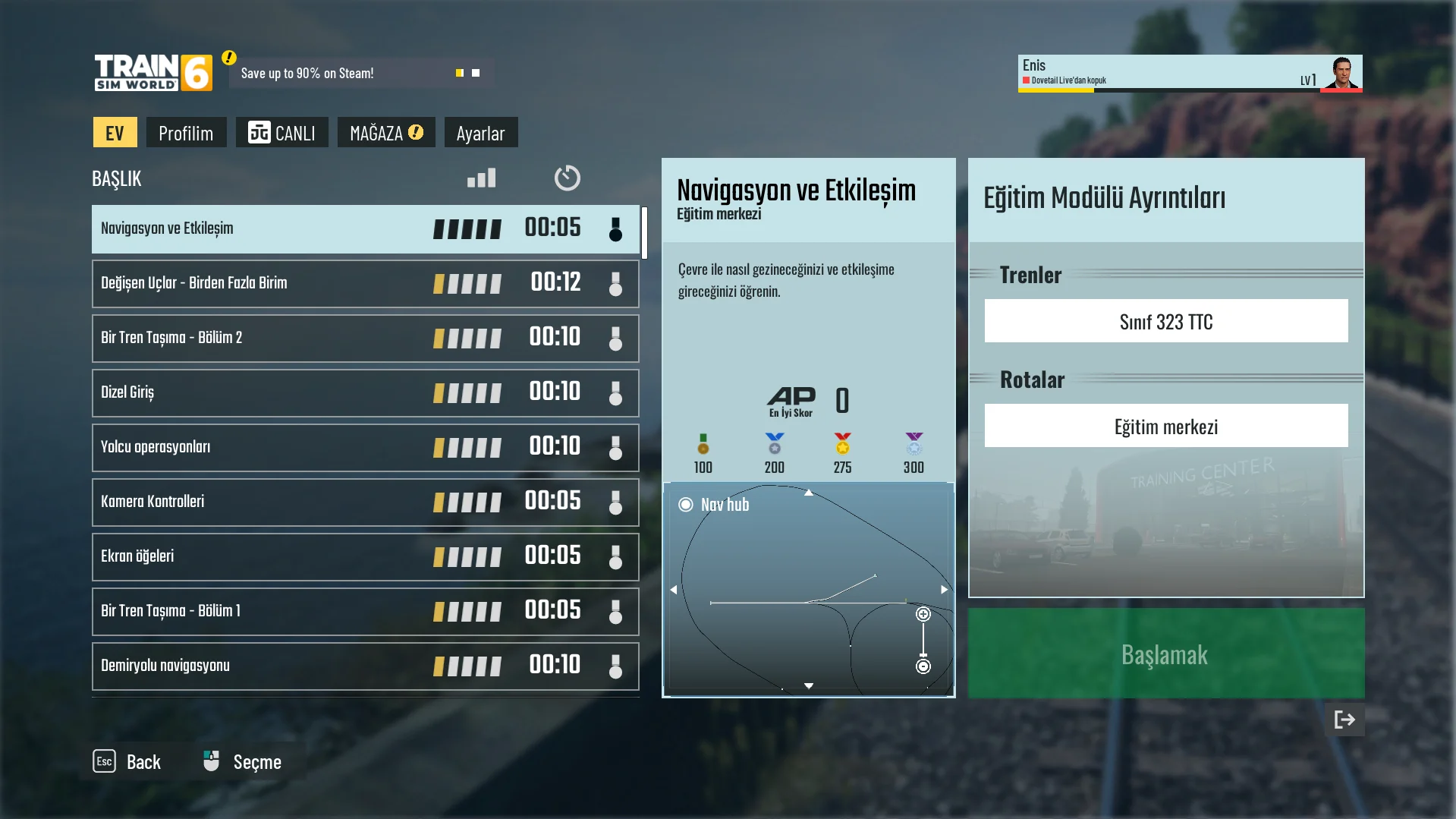Pick the Dizel Giriş tutorial

tap(365, 392)
